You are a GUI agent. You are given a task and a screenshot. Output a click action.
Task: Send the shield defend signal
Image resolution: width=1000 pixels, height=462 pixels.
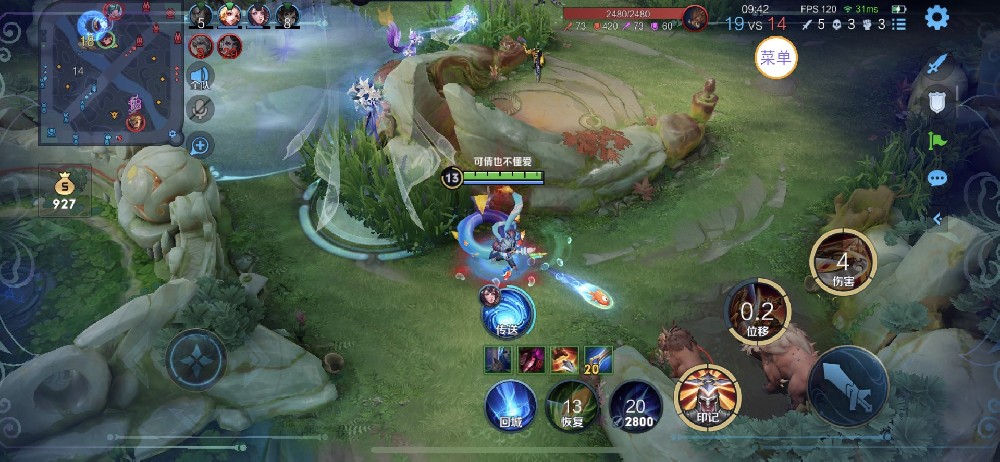[x=937, y=102]
